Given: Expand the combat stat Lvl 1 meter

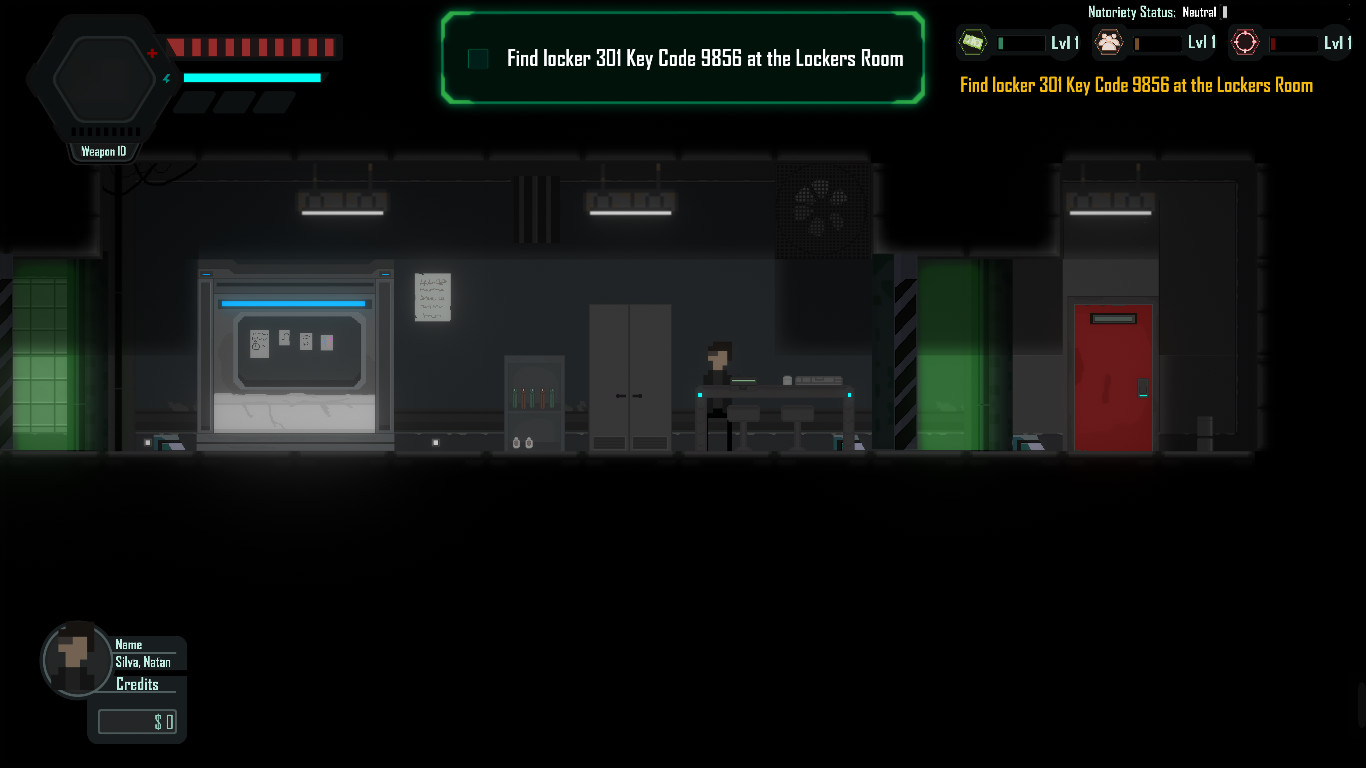Looking at the screenshot, I should pos(1296,42).
